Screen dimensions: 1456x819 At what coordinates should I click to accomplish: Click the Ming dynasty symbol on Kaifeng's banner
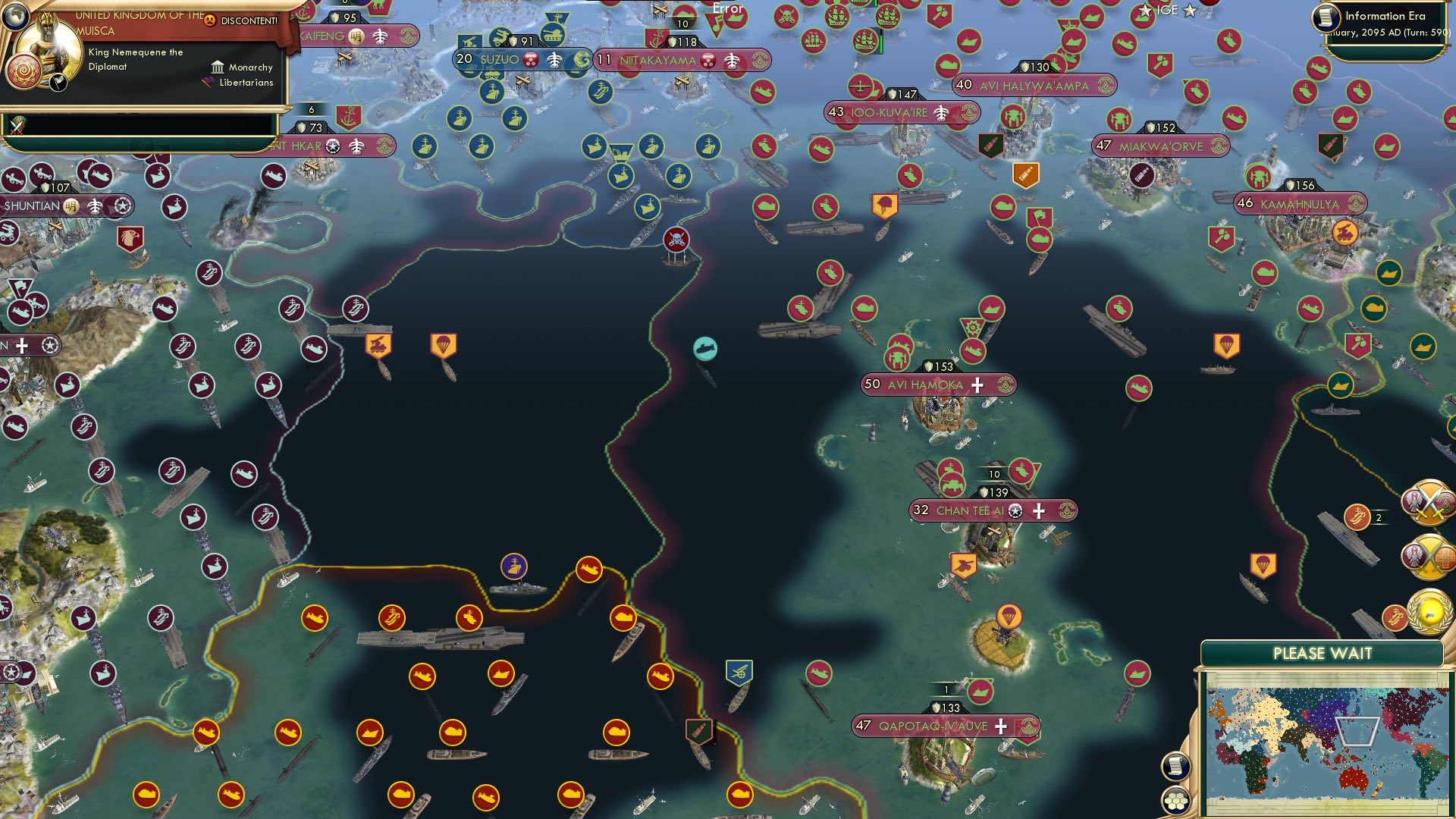356,35
